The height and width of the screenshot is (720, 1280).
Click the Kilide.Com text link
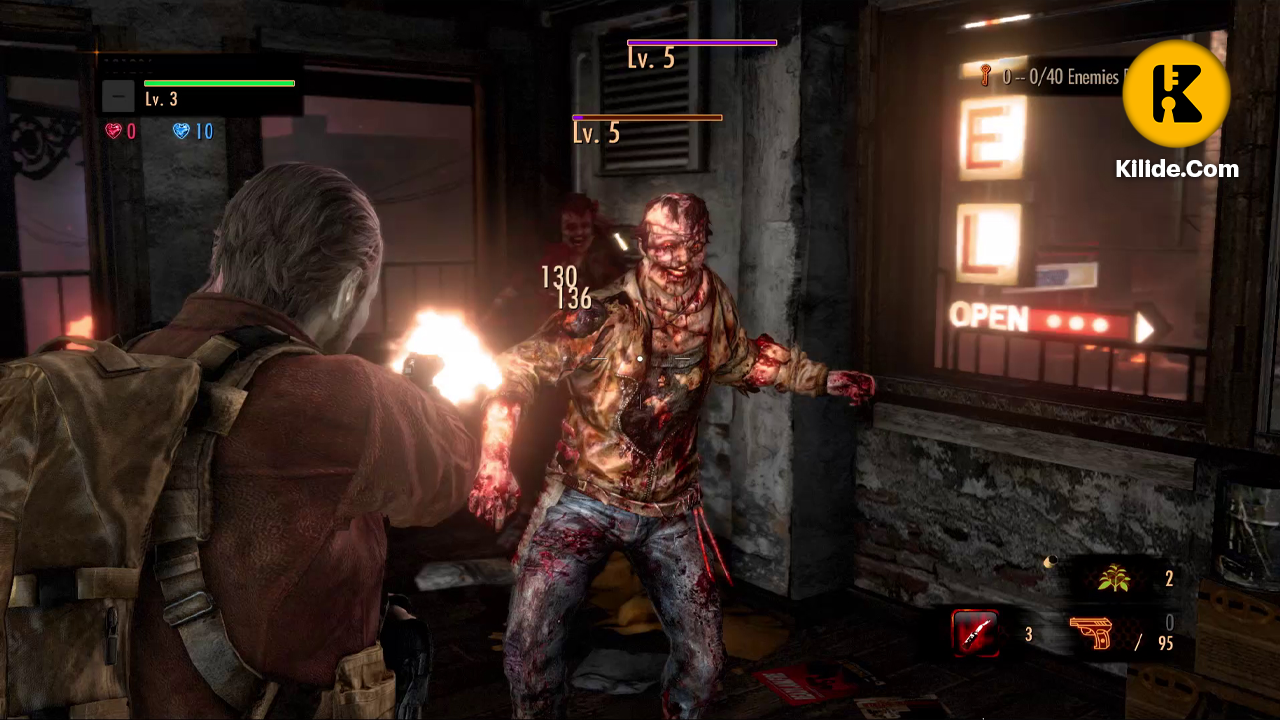click(1178, 169)
